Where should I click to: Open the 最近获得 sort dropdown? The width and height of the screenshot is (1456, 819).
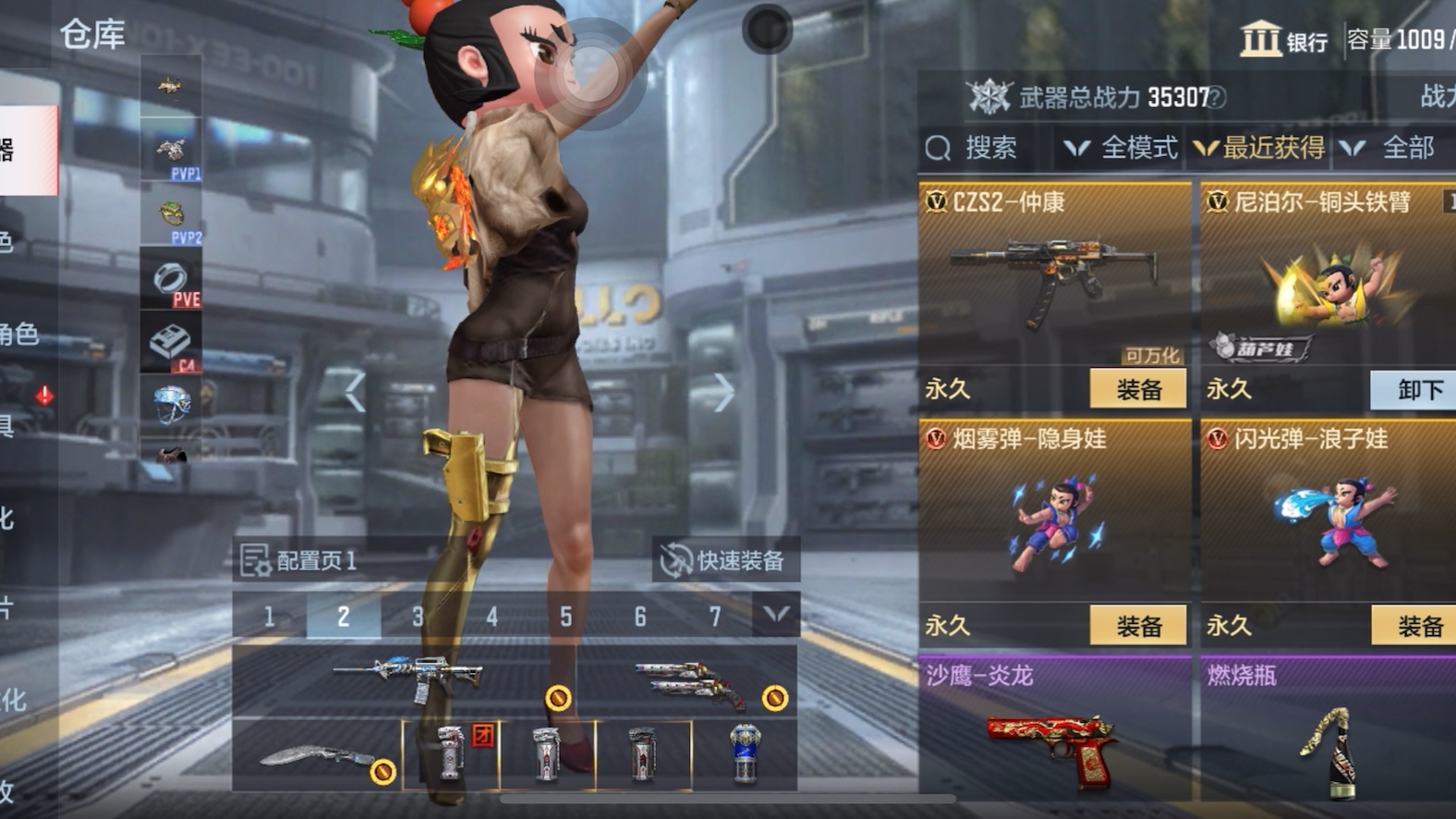(x=1260, y=148)
